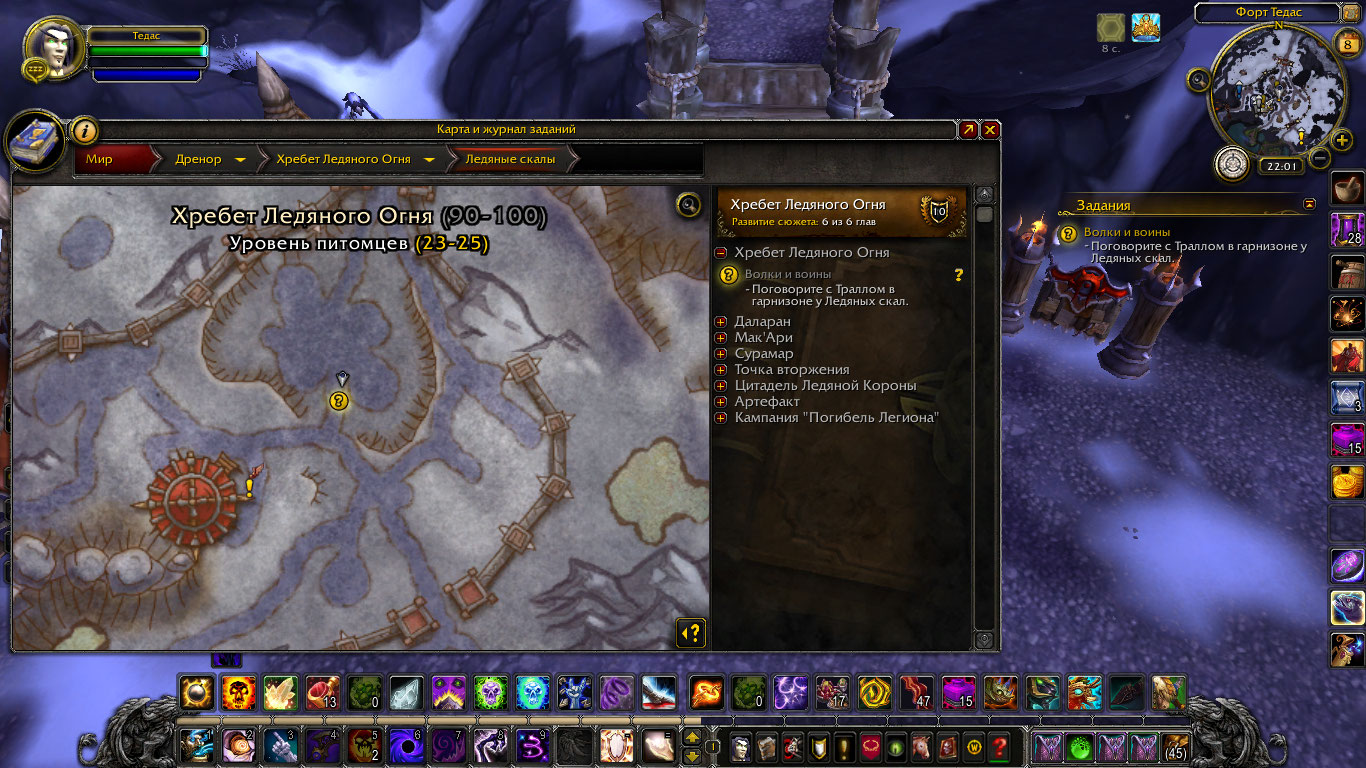This screenshot has width=1366, height=768.
Task: Expand the Кампания "Погибель Легиона" category
Action: pyautogui.click(x=721, y=418)
